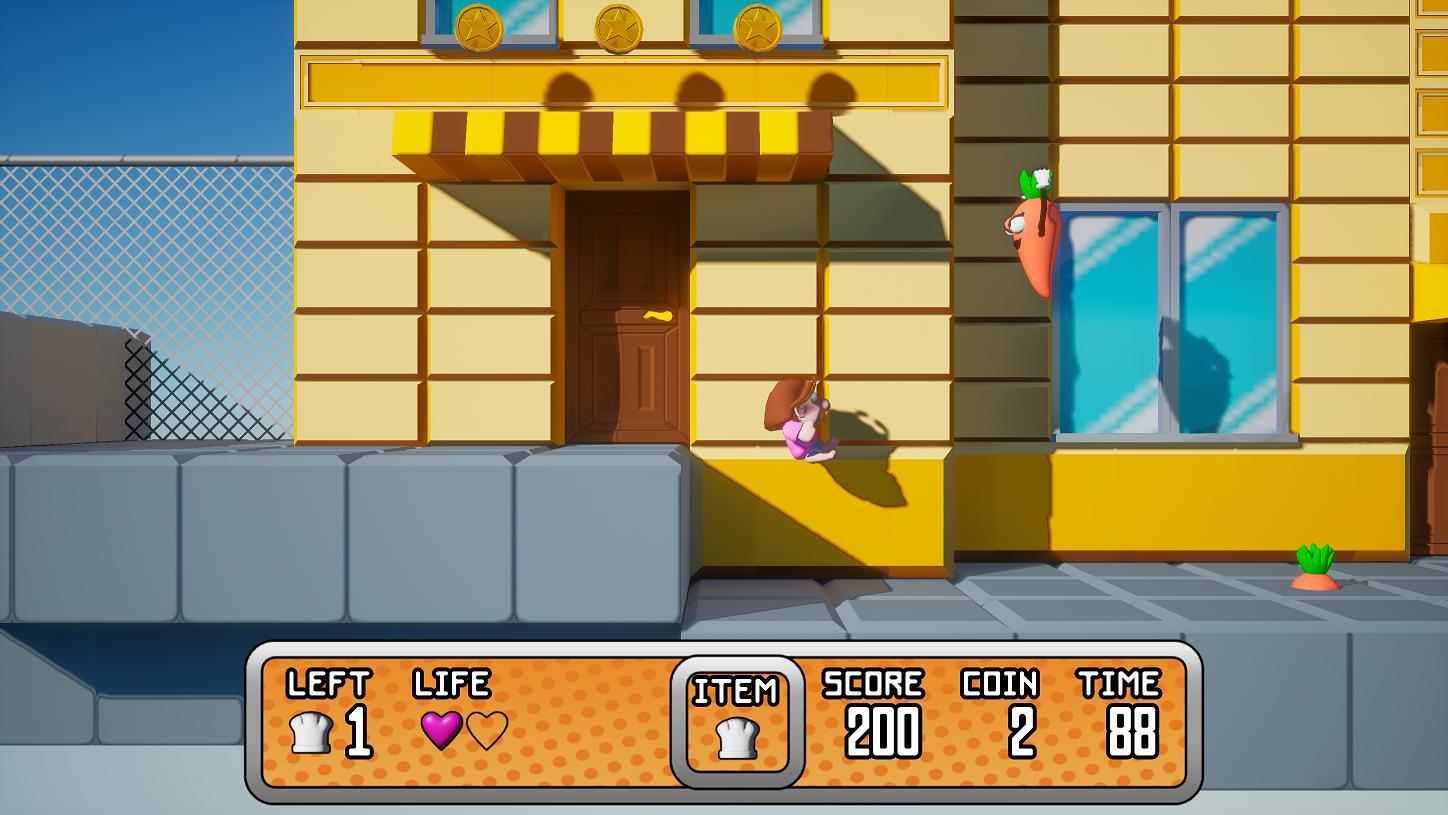1448x815 pixels.
Task: Select the chef hat in the ITEM slot
Action: pos(739,740)
